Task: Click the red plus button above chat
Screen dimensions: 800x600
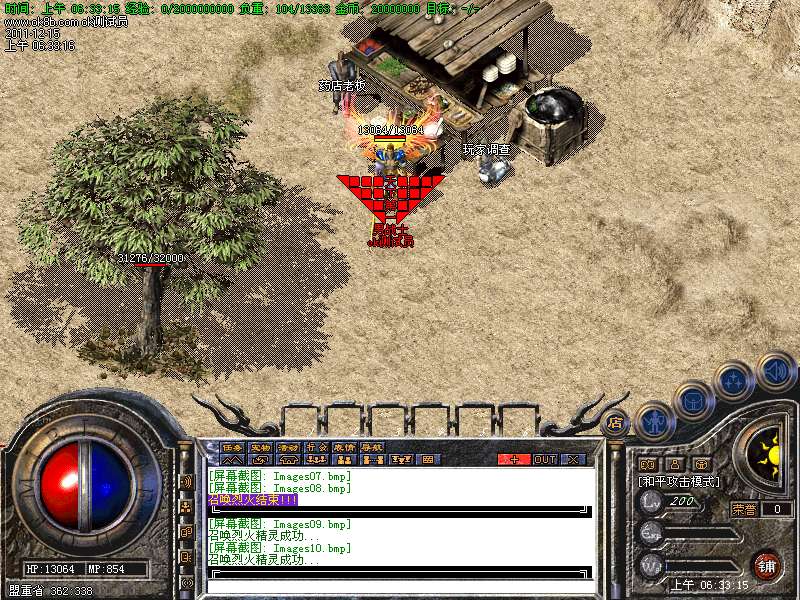Action: tap(514, 459)
